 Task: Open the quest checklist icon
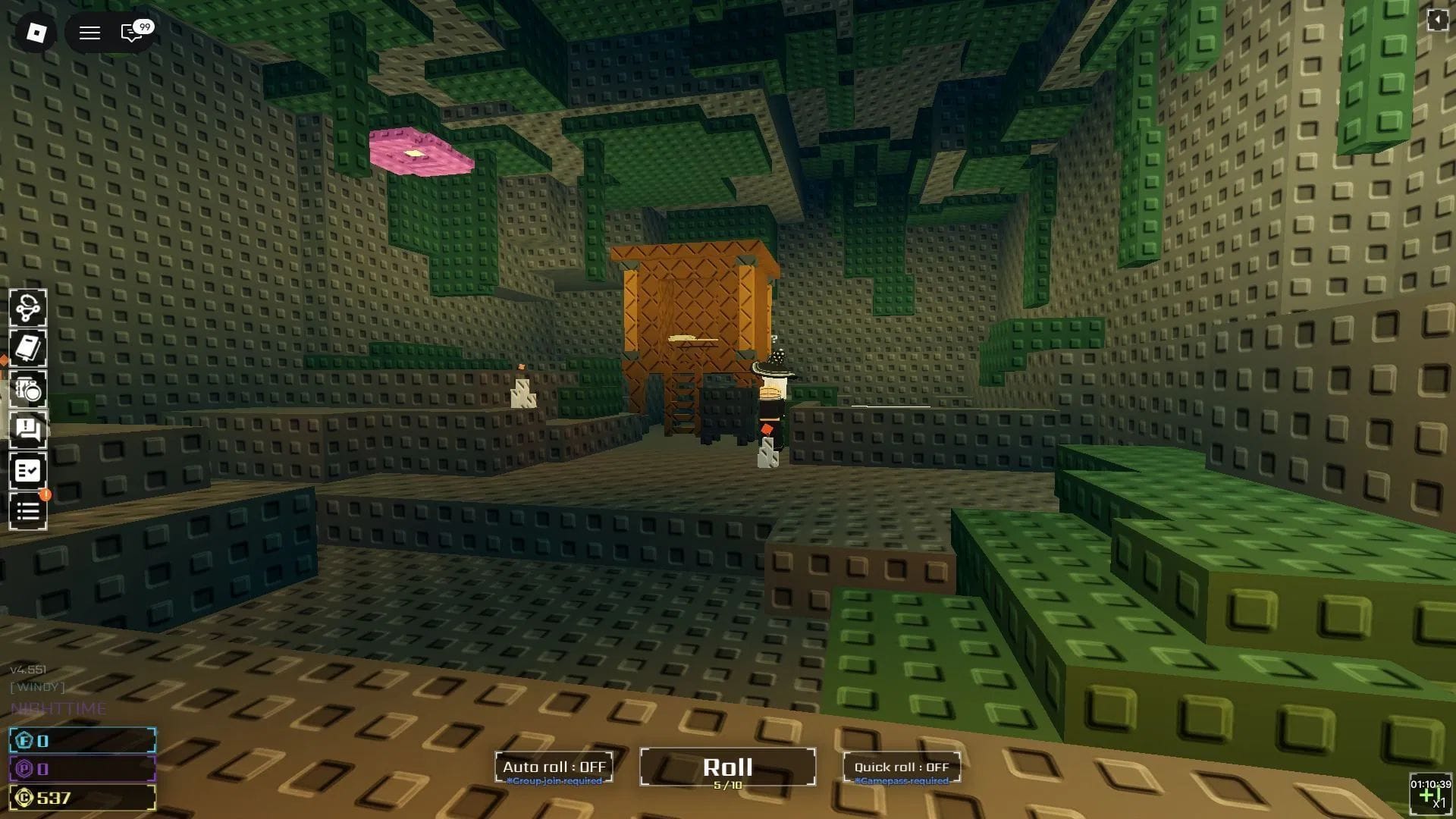pos(28,471)
